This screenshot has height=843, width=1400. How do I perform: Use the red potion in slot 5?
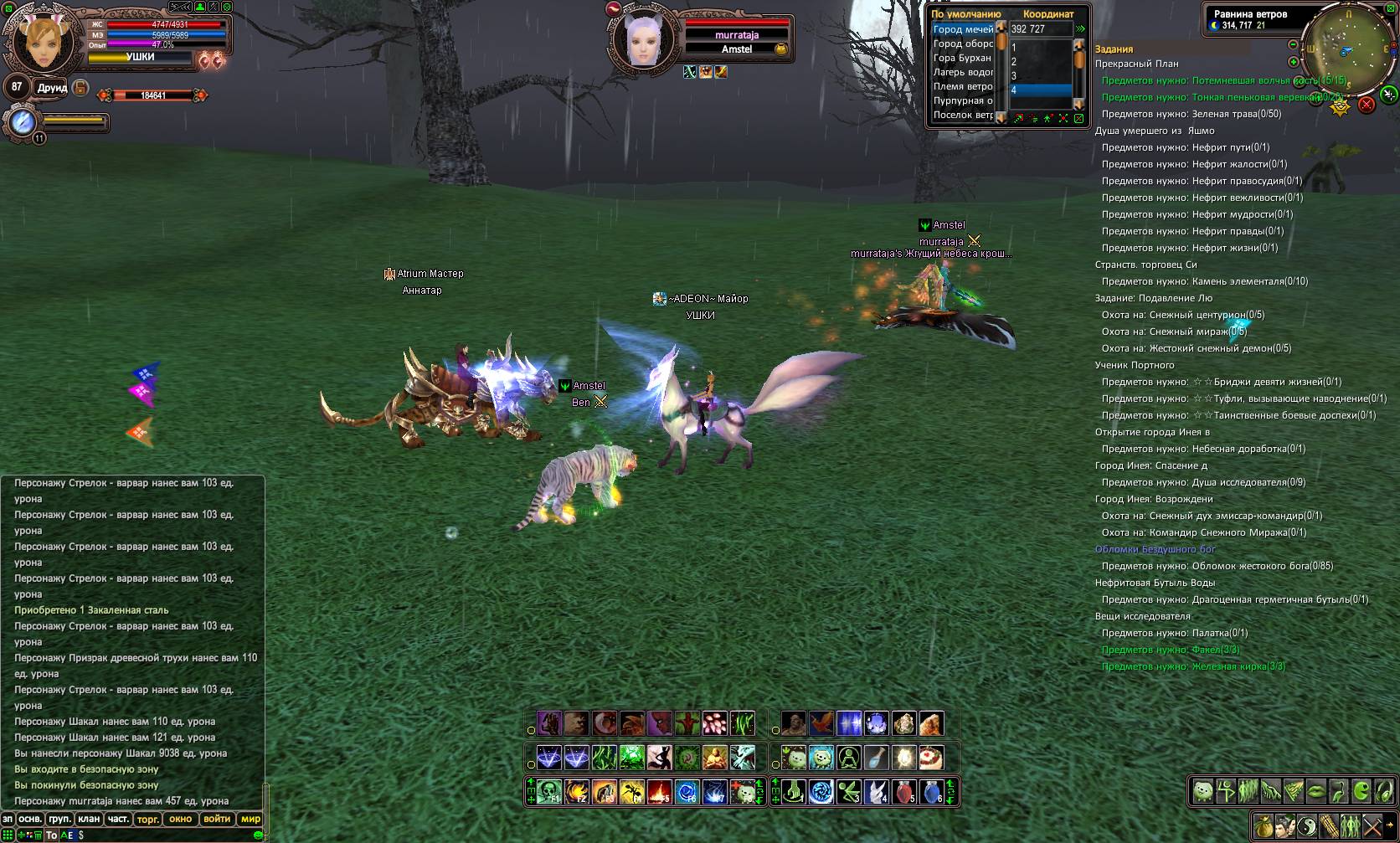[x=904, y=792]
